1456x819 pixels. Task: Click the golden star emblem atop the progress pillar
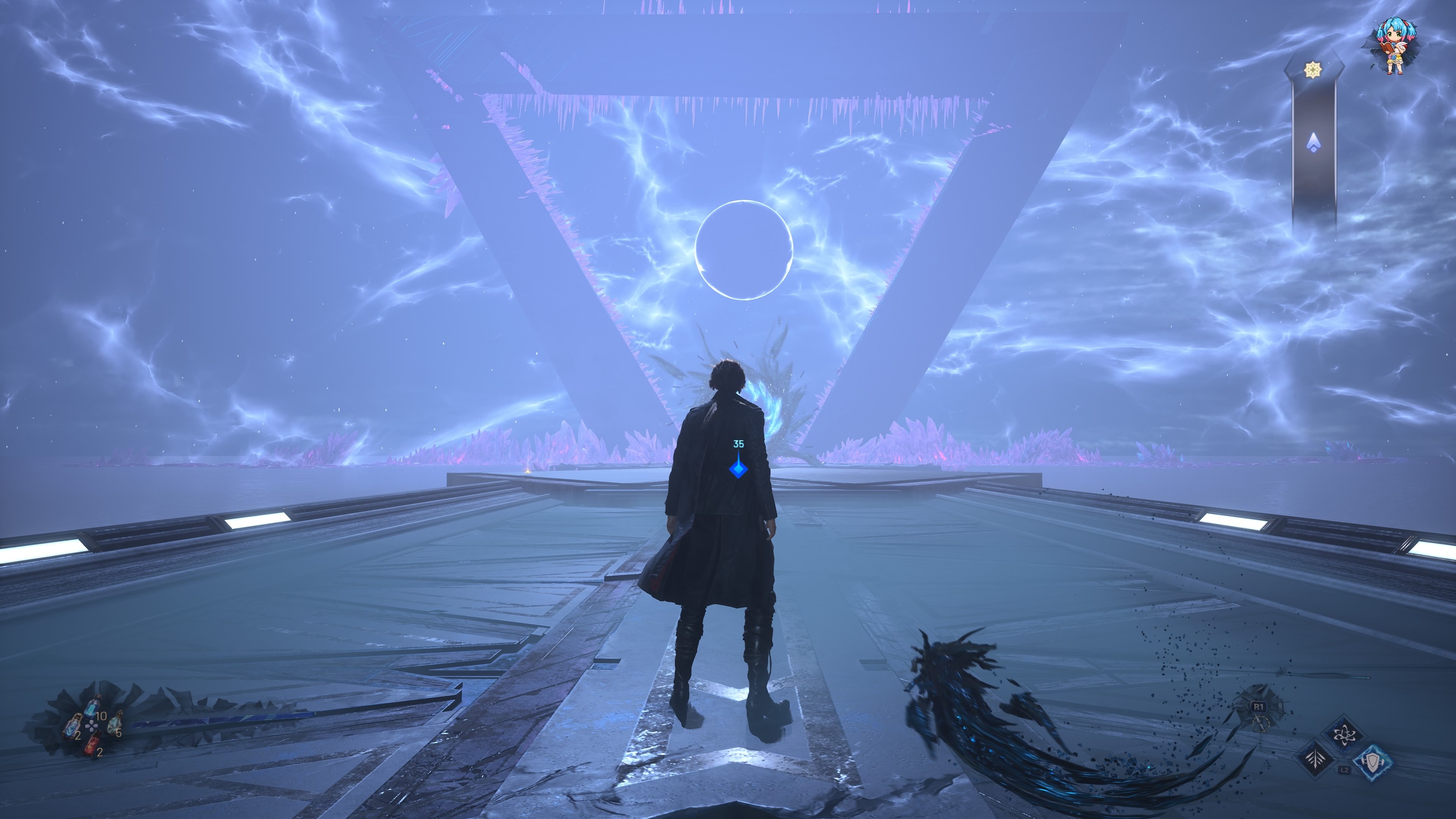[x=1313, y=69]
